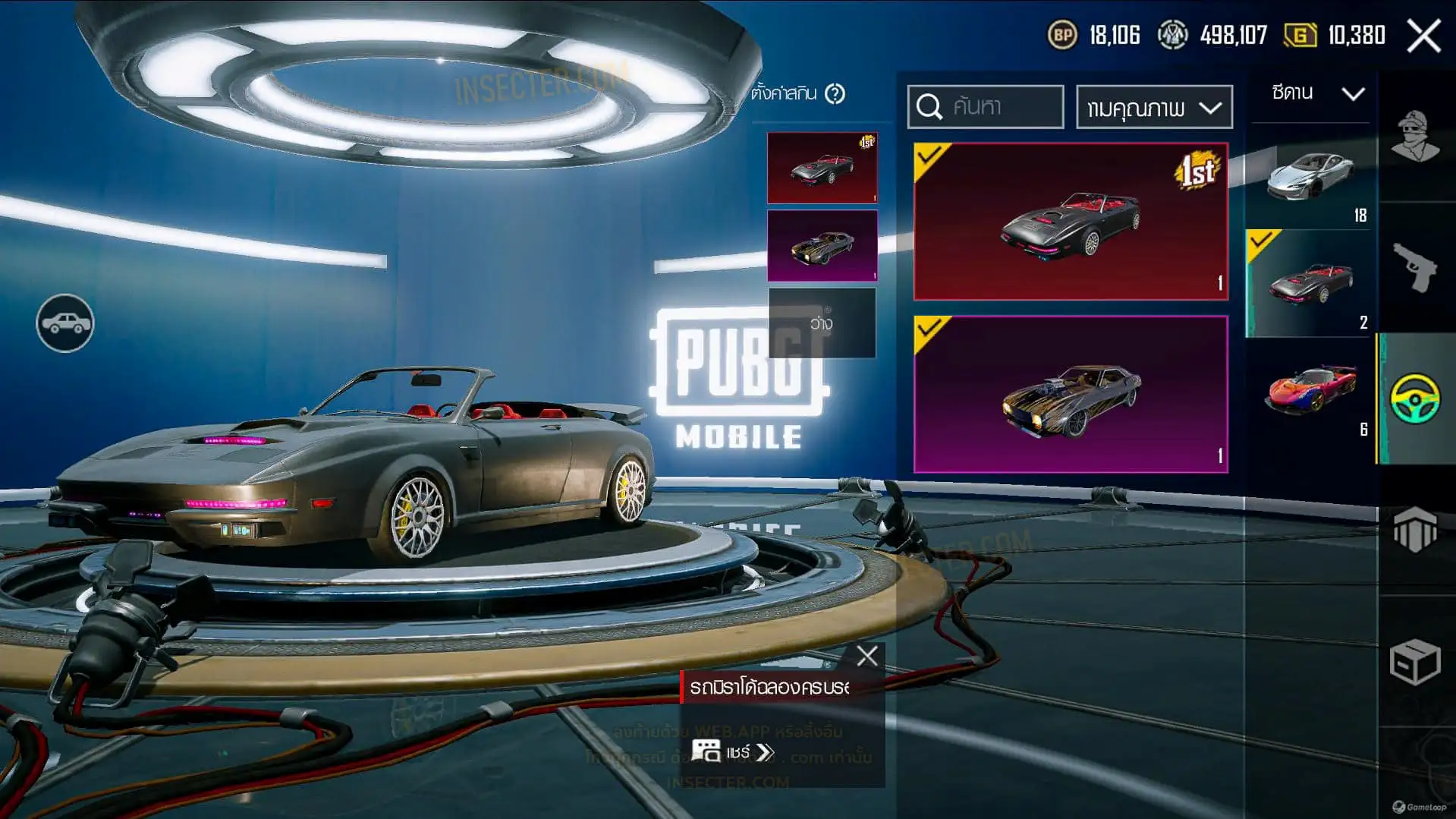Select the empty skin preset slot
Image resolution: width=1456 pixels, height=819 pixels.
(822, 323)
